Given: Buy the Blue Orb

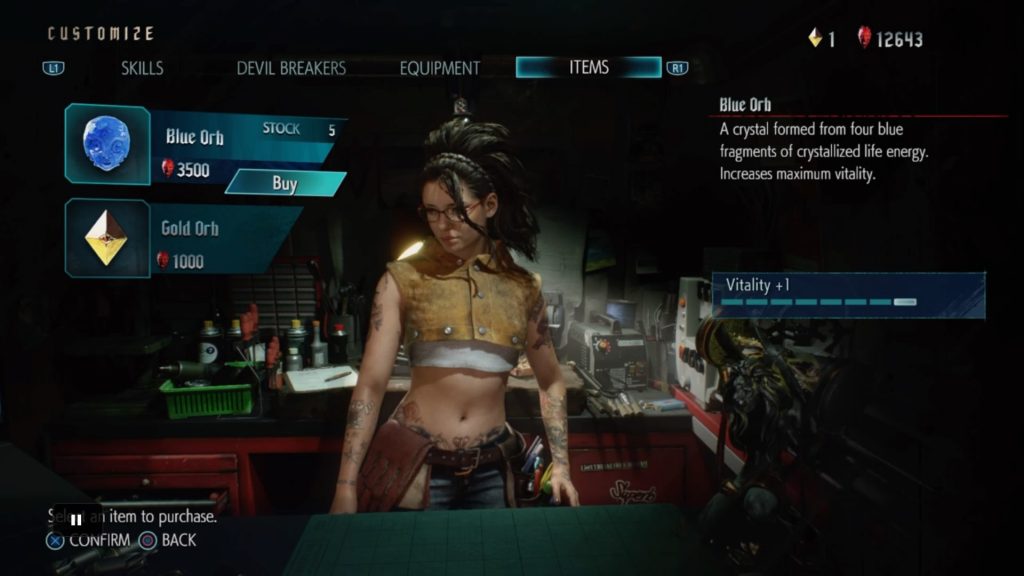Looking at the screenshot, I should pos(285,183).
